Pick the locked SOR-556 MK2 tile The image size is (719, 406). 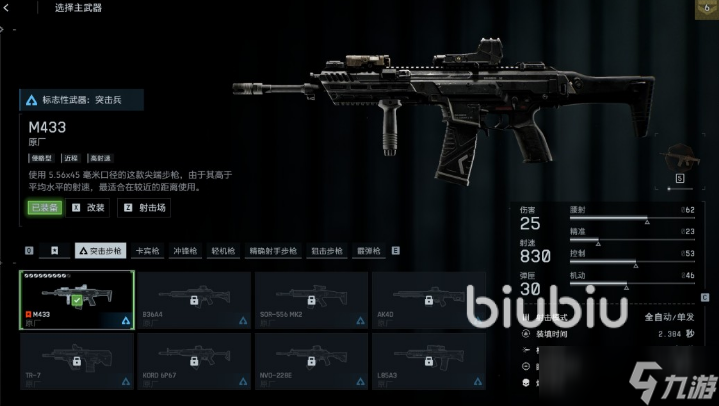coord(311,300)
